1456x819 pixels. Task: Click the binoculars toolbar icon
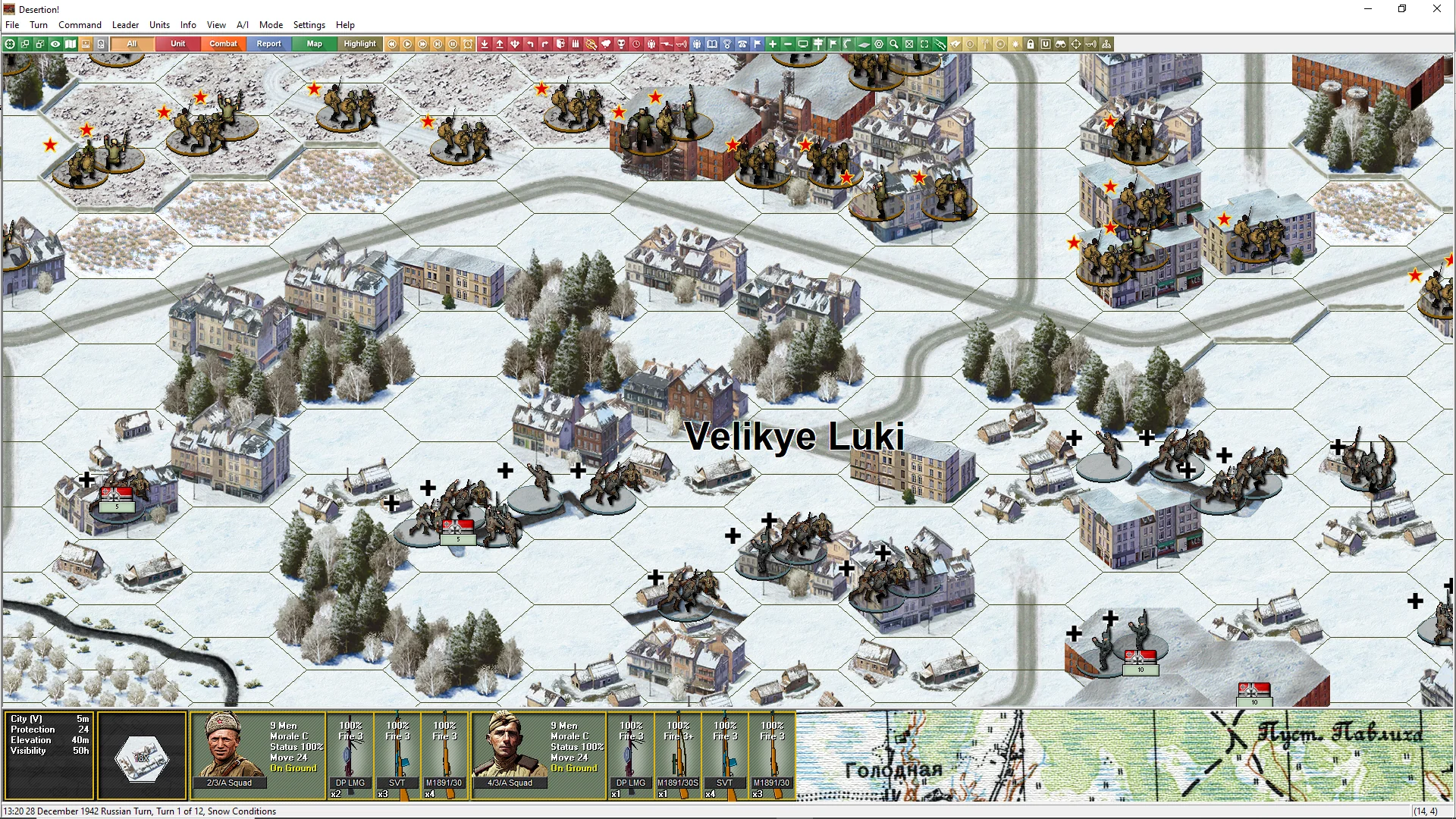tap(1061, 44)
